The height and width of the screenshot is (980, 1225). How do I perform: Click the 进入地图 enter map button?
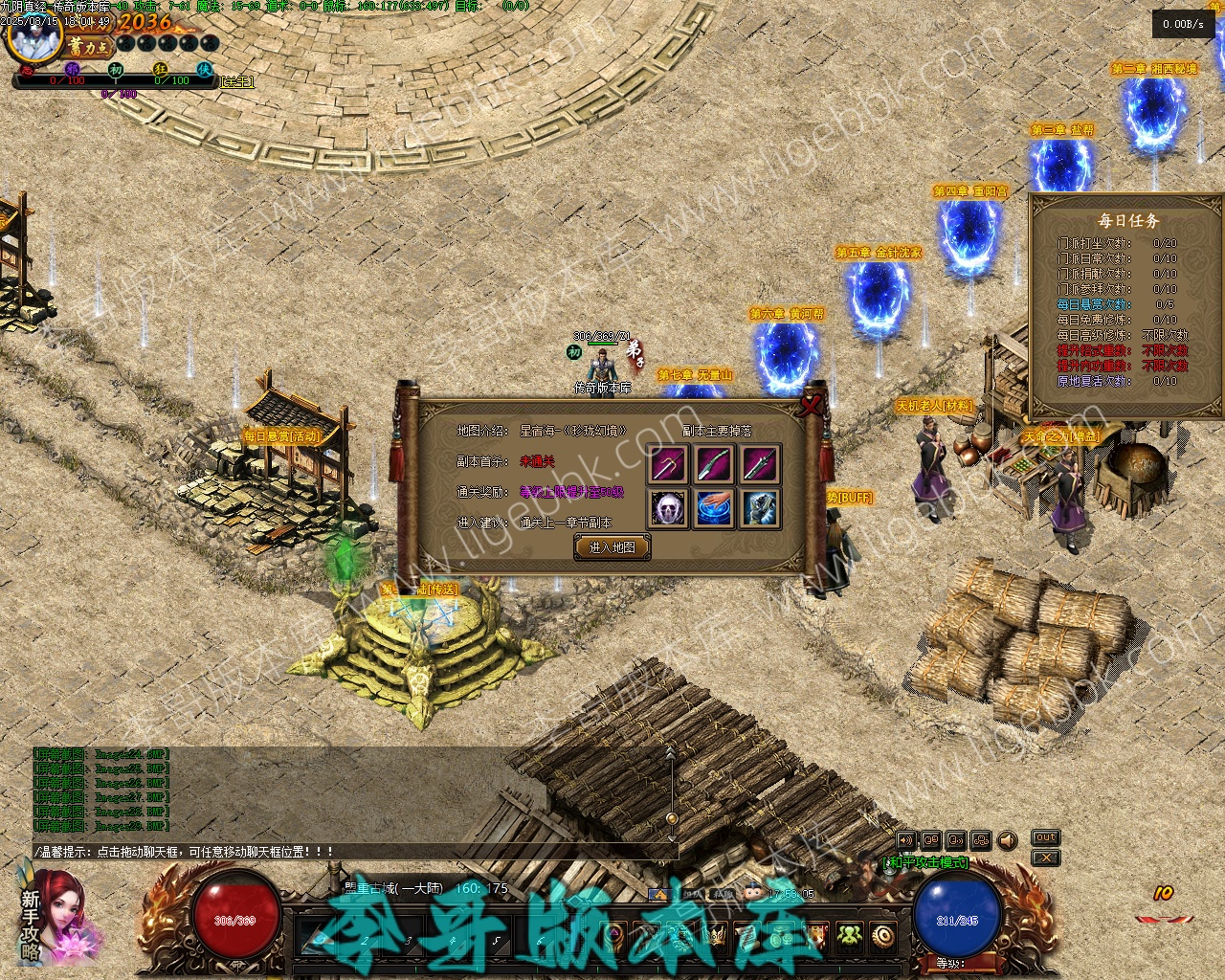tap(612, 547)
